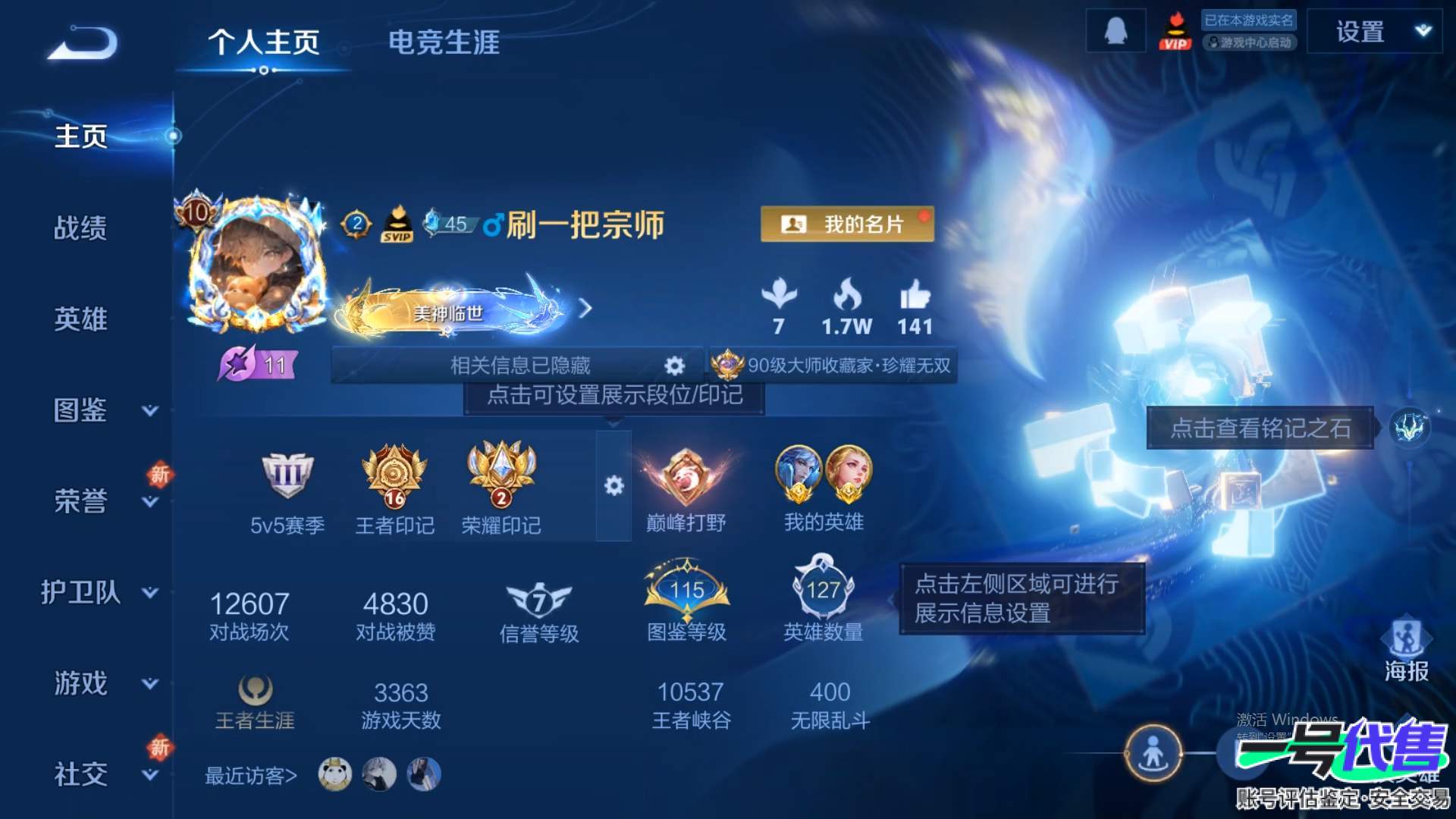This screenshot has width=1456, height=819.
Task: Click the VIP flame icon
Action: pyautogui.click(x=1177, y=33)
